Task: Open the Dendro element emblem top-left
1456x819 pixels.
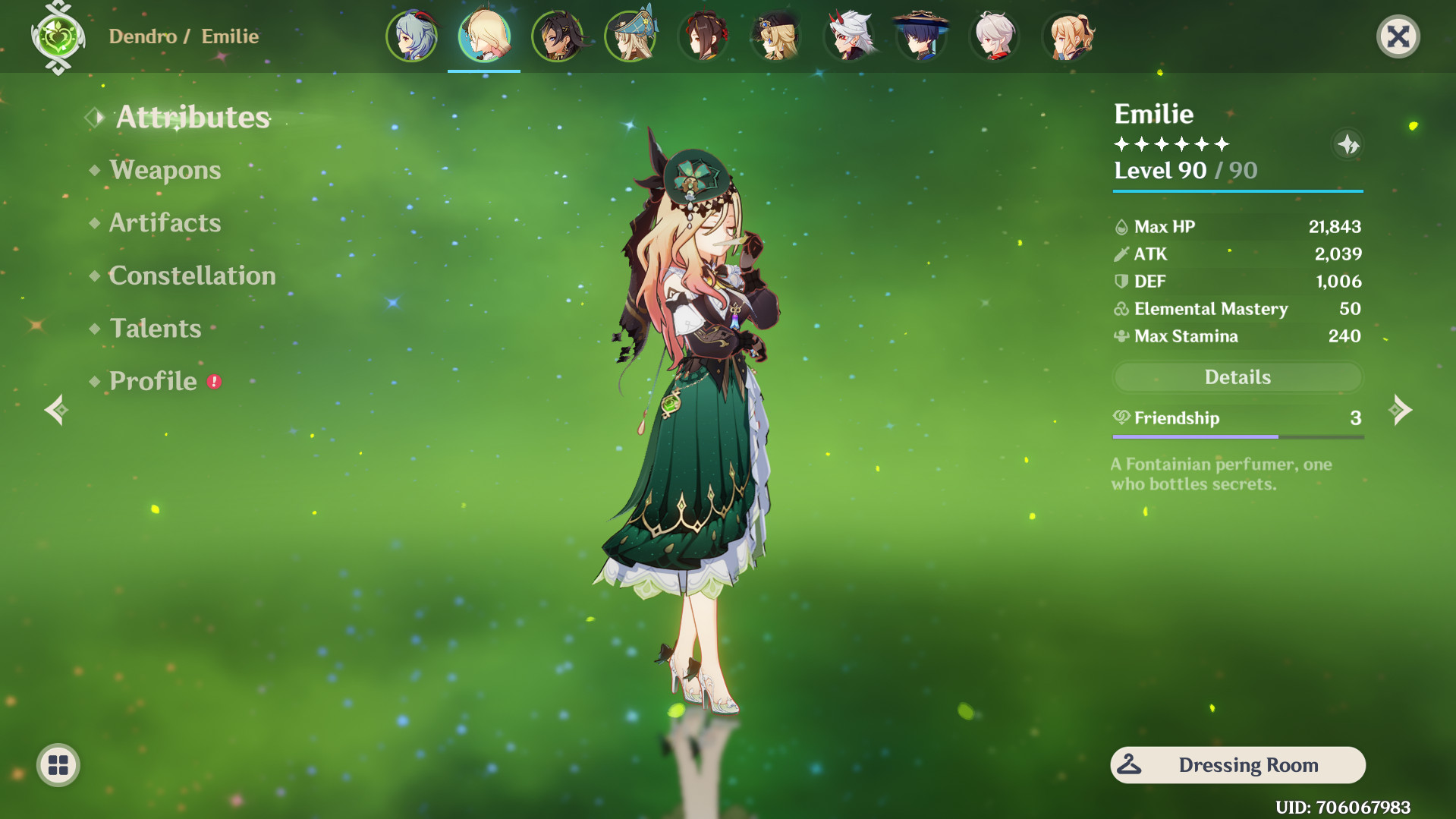Action: coord(57,36)
